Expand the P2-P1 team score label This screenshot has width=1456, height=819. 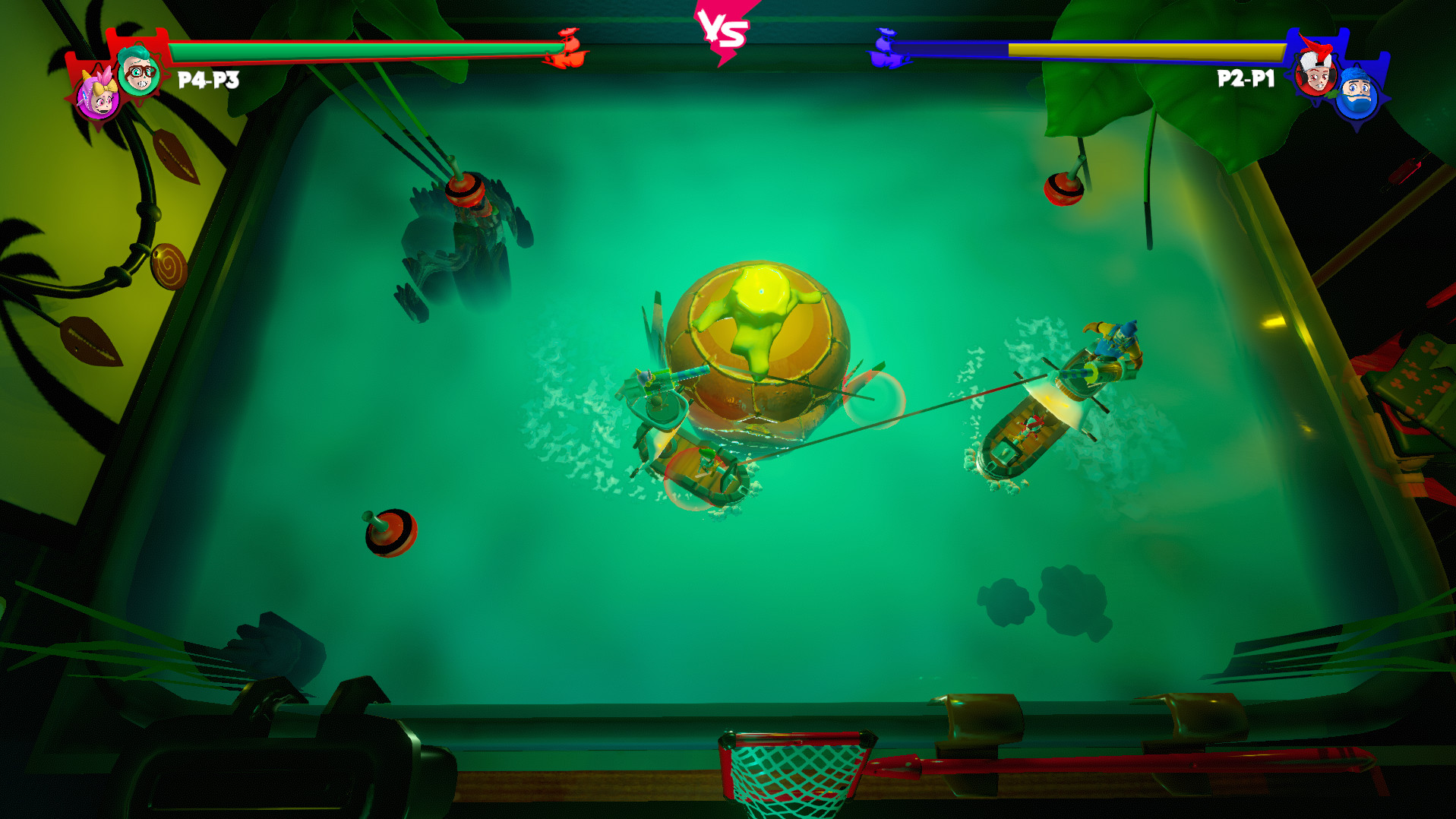pos(1246,77)
